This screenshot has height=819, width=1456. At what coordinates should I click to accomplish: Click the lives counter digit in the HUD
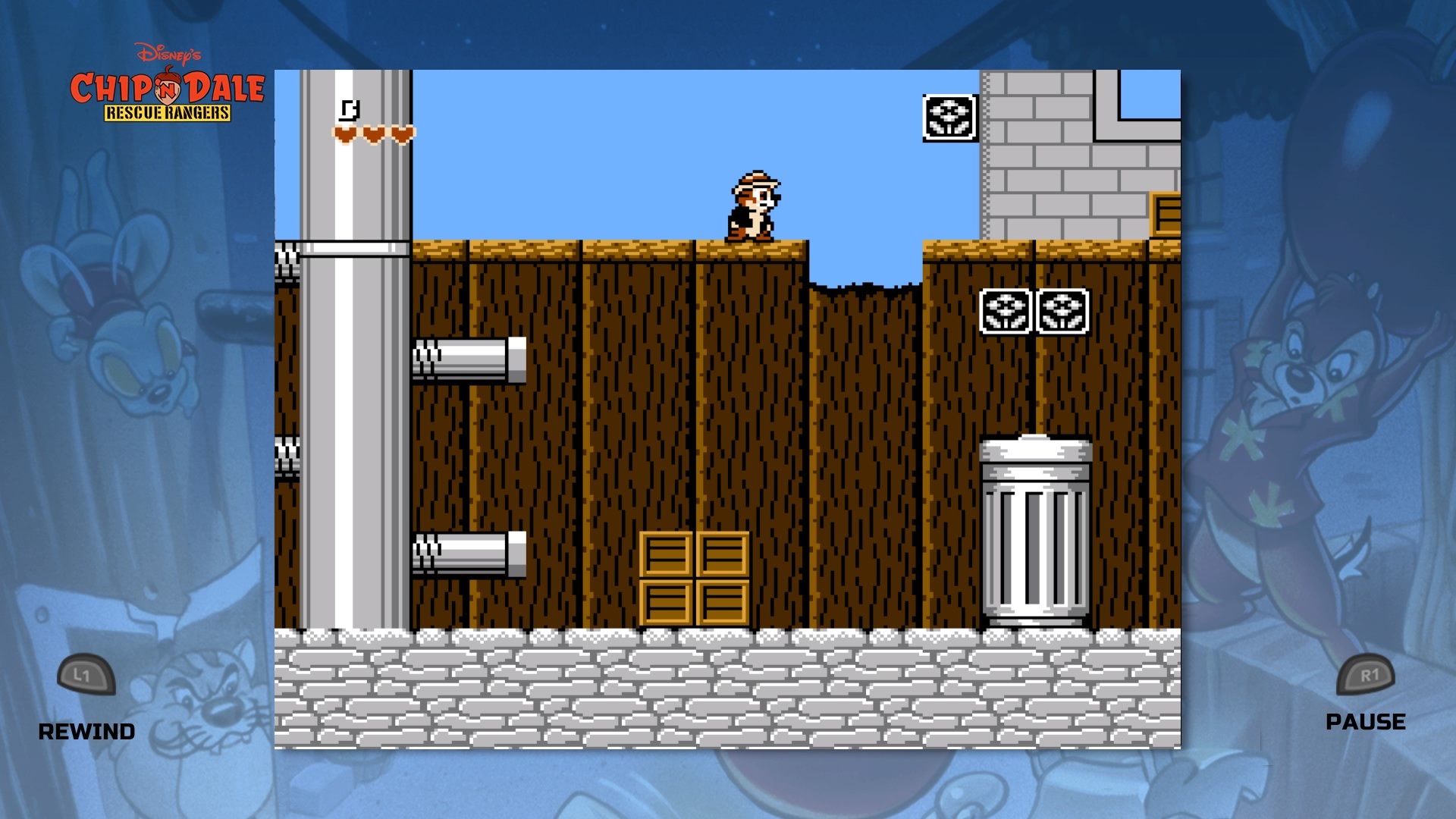coord(350,108)
